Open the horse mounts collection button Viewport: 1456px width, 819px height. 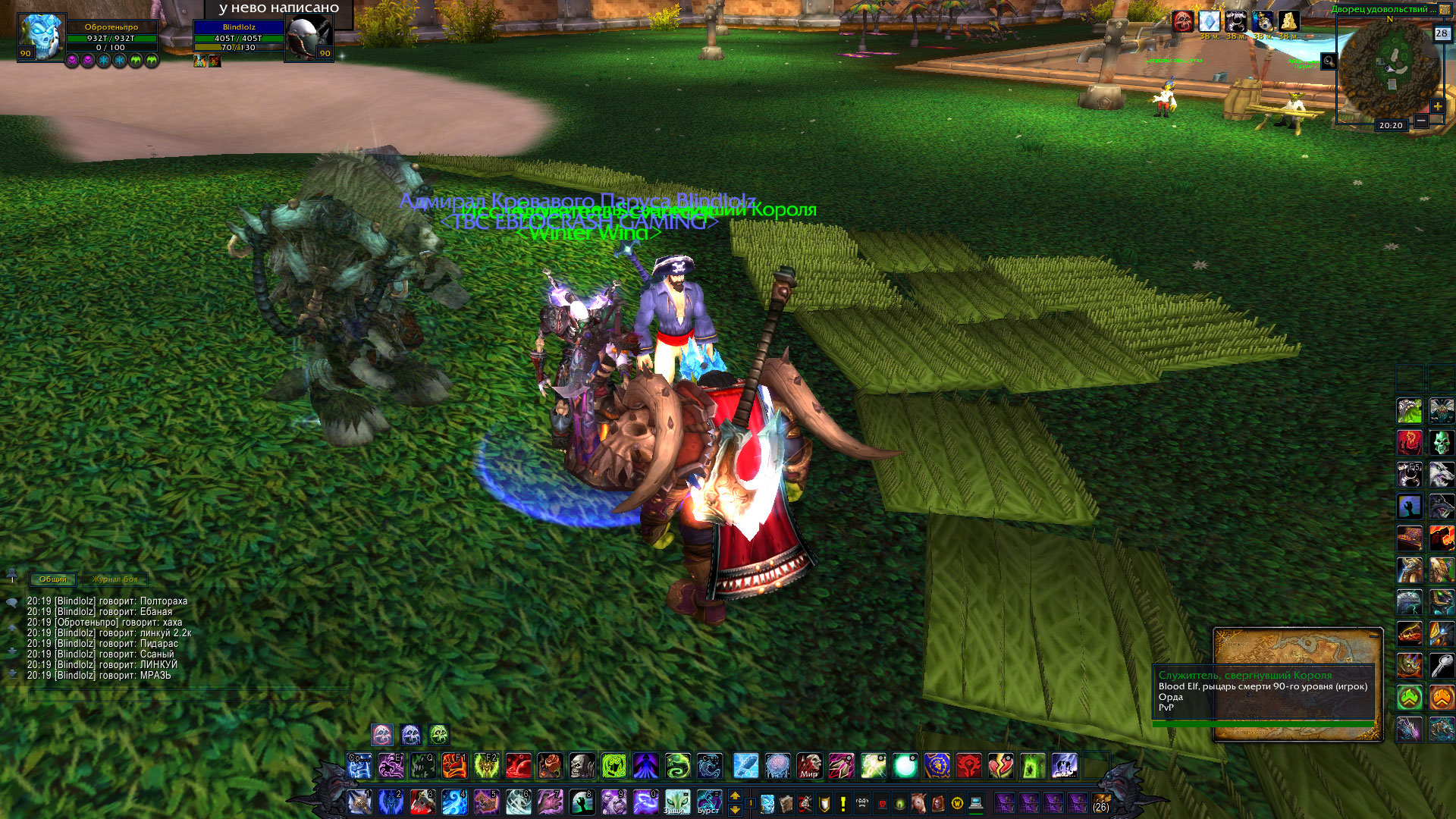tap(918, 802)
